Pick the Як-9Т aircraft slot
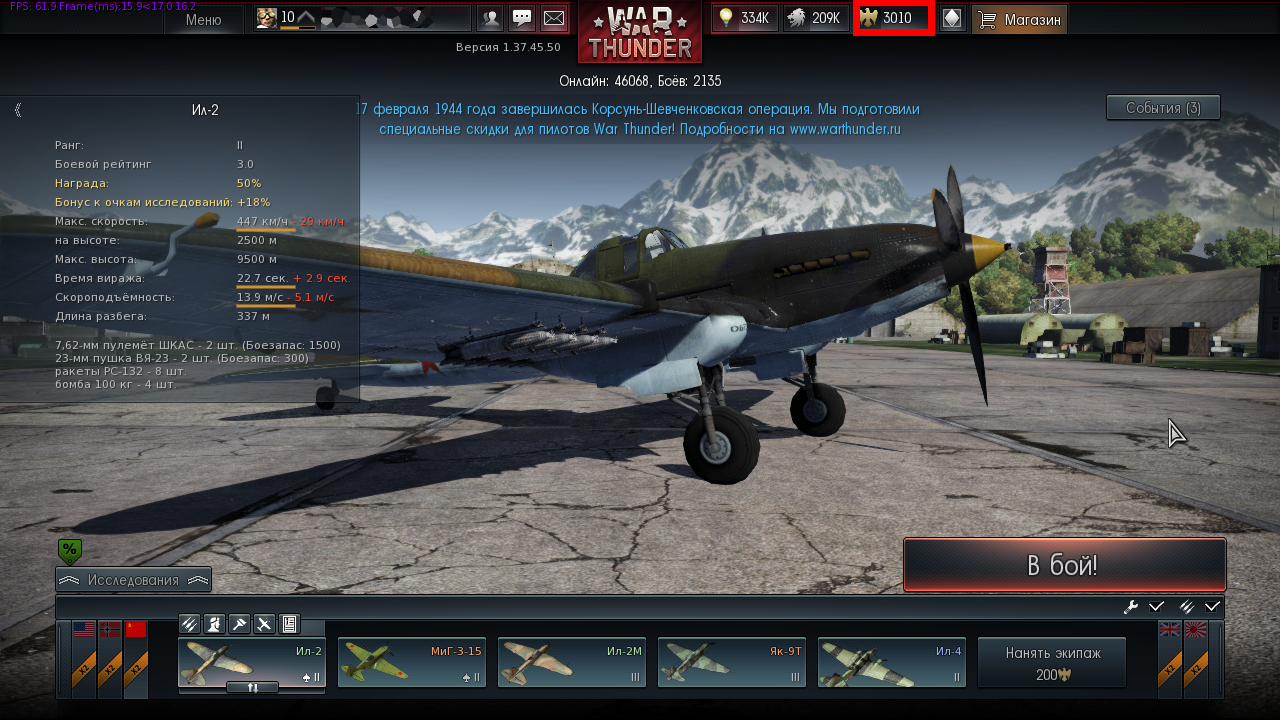The width and height of the screenshot is (1280, 720). [732, 662]
